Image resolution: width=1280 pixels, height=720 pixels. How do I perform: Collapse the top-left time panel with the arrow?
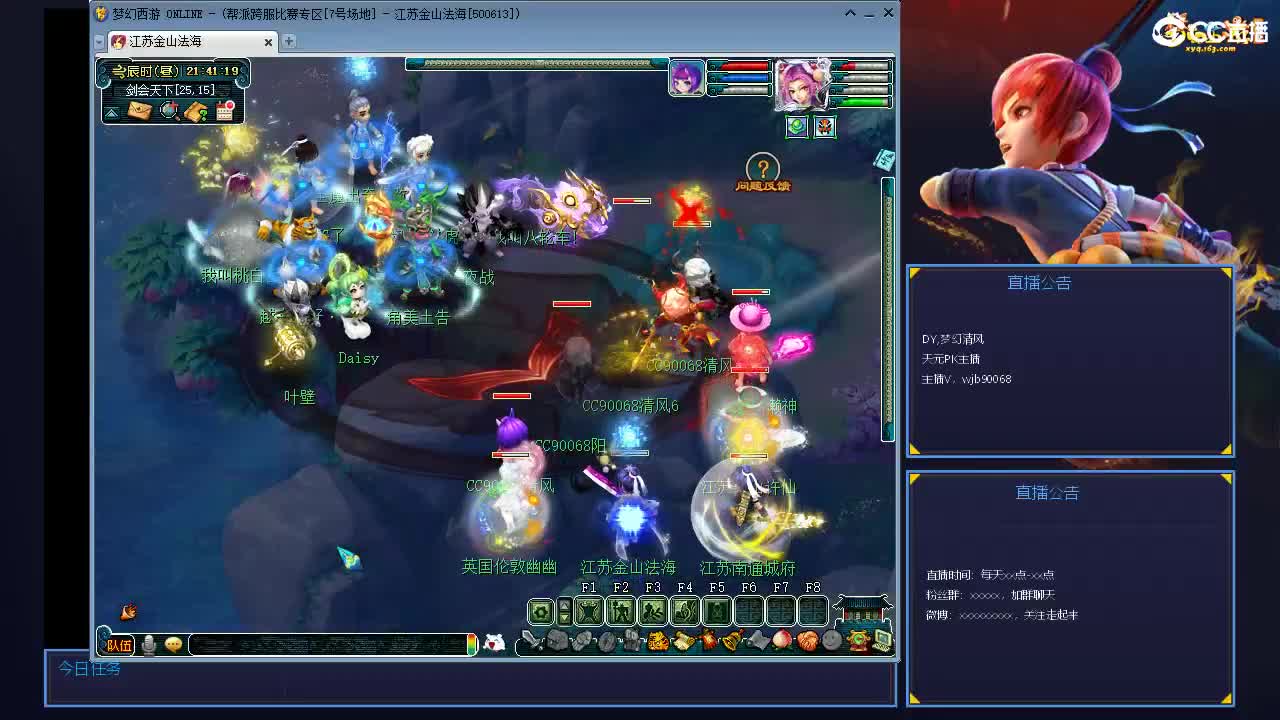[111, 111]
